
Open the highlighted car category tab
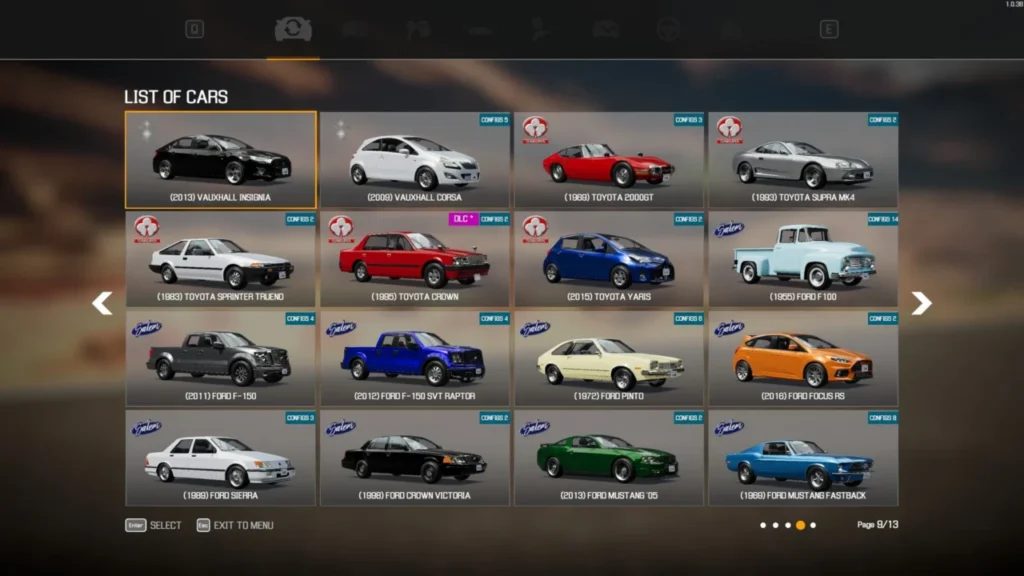tap(293, 30)
